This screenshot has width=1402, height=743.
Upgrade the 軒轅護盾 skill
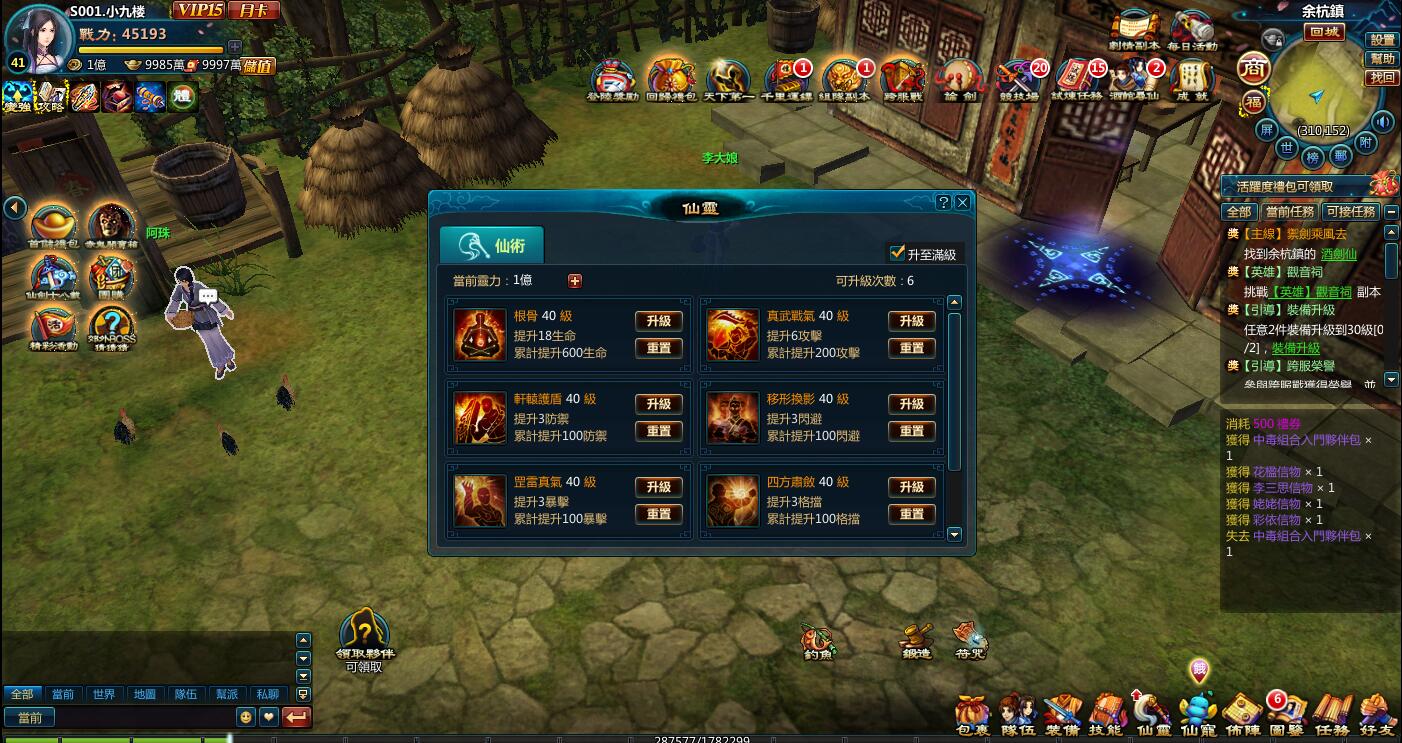(658, 404)
